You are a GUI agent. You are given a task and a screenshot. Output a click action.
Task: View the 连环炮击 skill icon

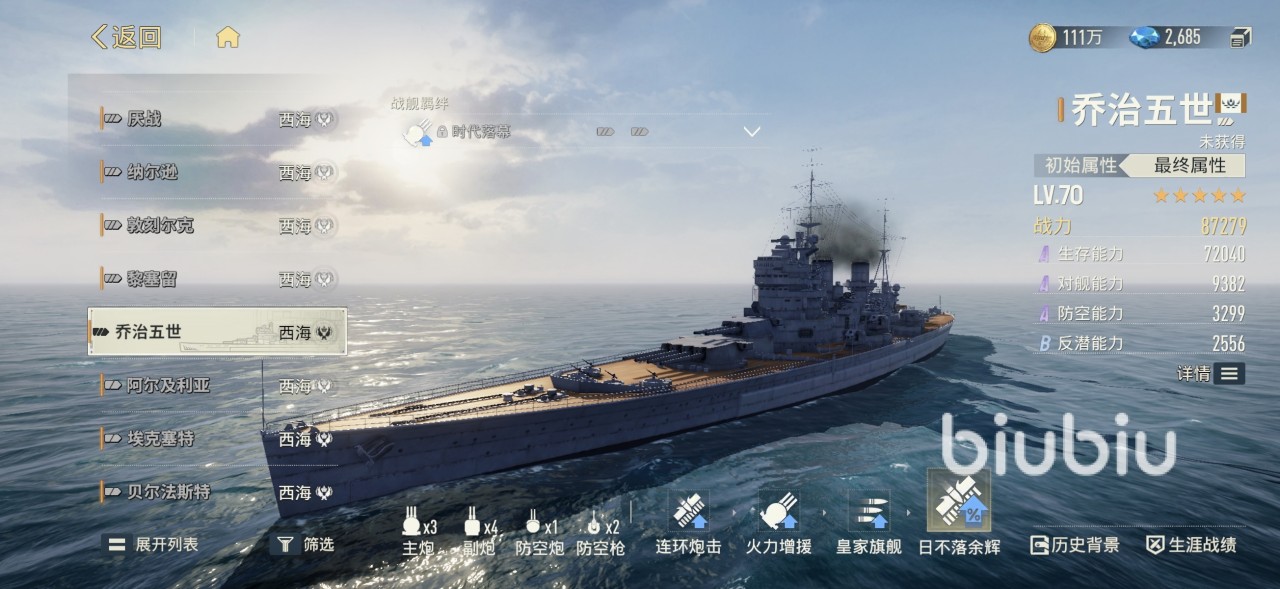click(x=688, y=510)
